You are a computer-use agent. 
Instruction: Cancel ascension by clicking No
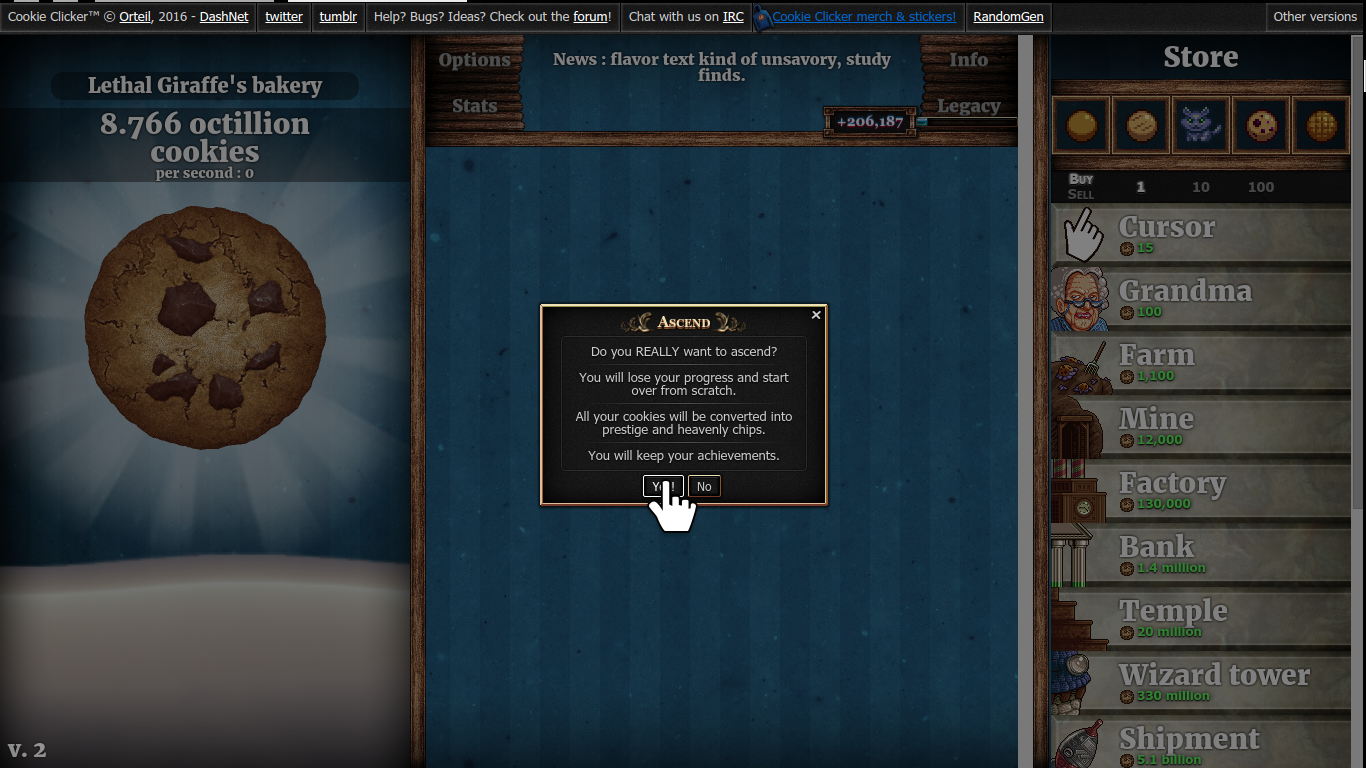[x=703, y=486]
